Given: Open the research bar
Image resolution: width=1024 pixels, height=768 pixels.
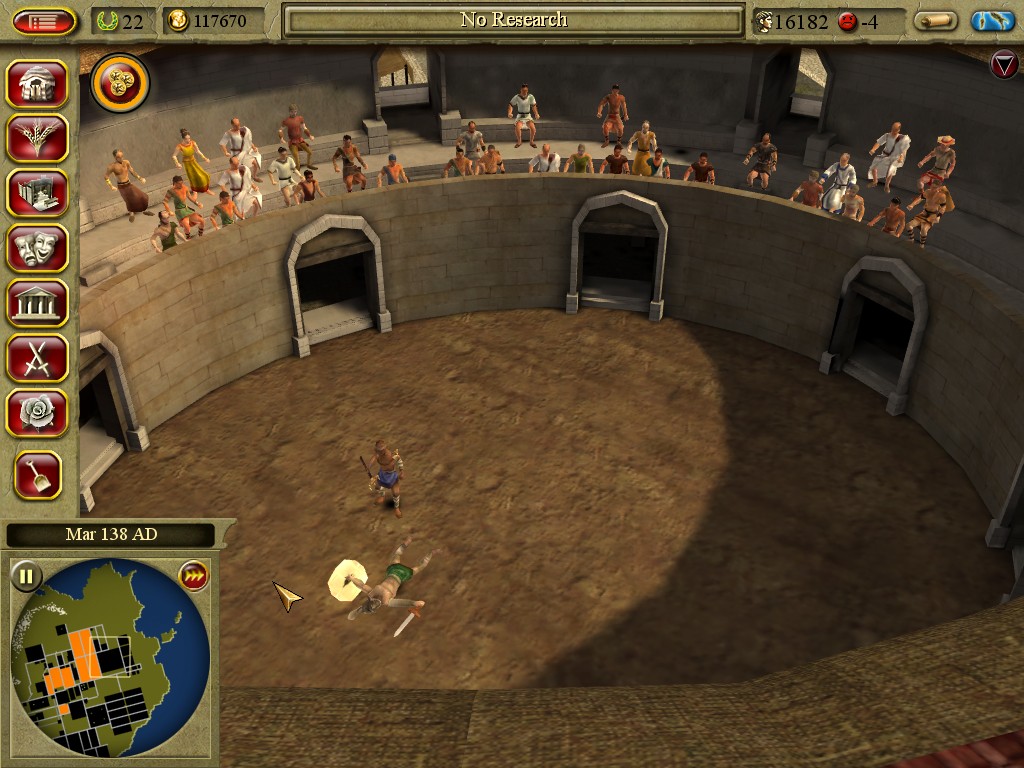Looking at the screenshot, I should [513, 20].
